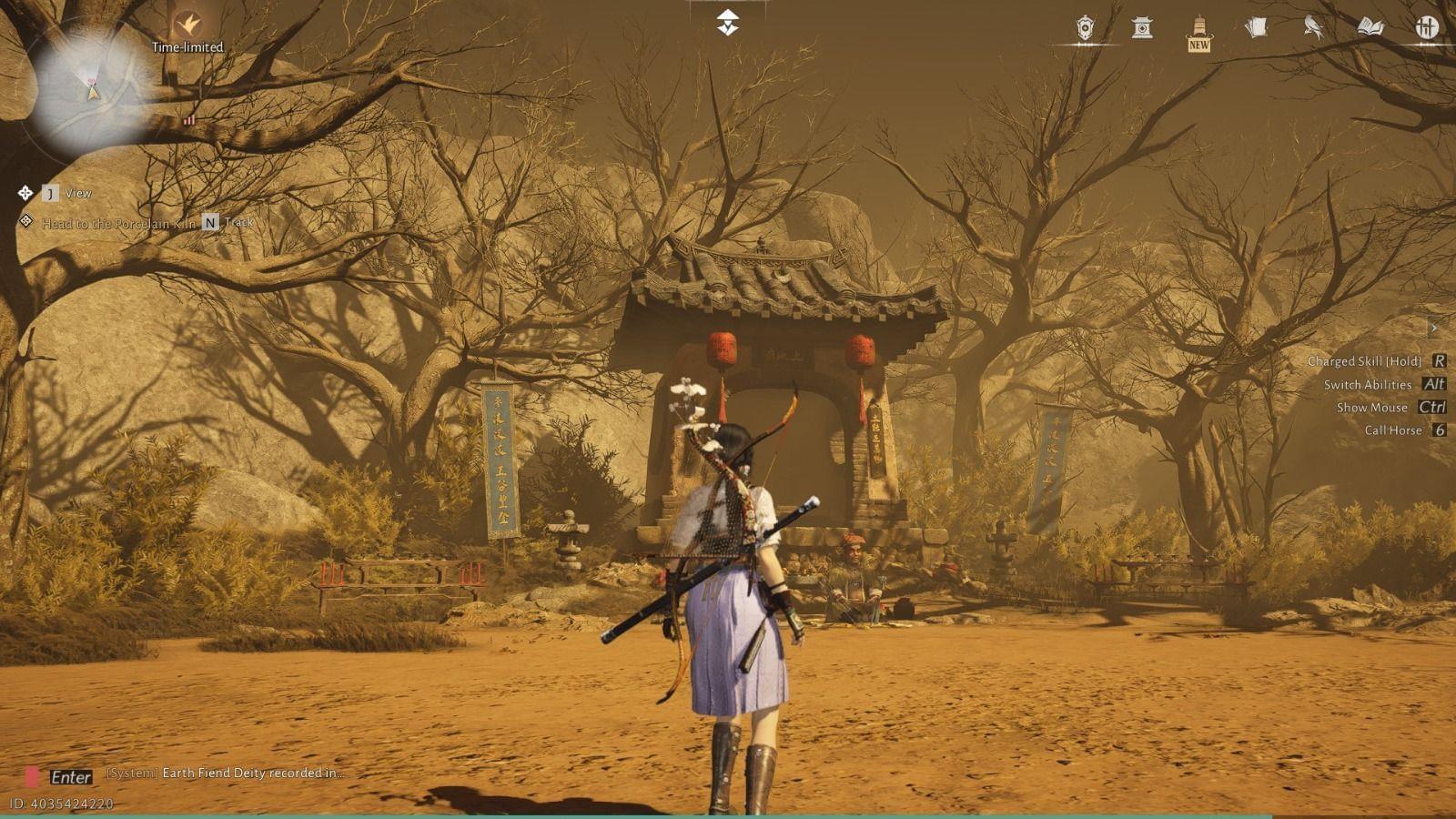Image resolution: width=1456 pixels, height=819 pixels.
Task: Select the shrine/temple icon in the top bar
Action: (1142, 28)
